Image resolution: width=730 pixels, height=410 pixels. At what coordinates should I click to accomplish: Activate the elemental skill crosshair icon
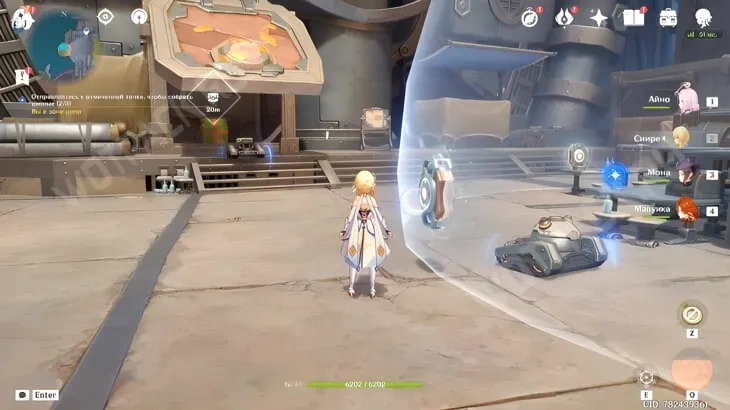[647, 378]
